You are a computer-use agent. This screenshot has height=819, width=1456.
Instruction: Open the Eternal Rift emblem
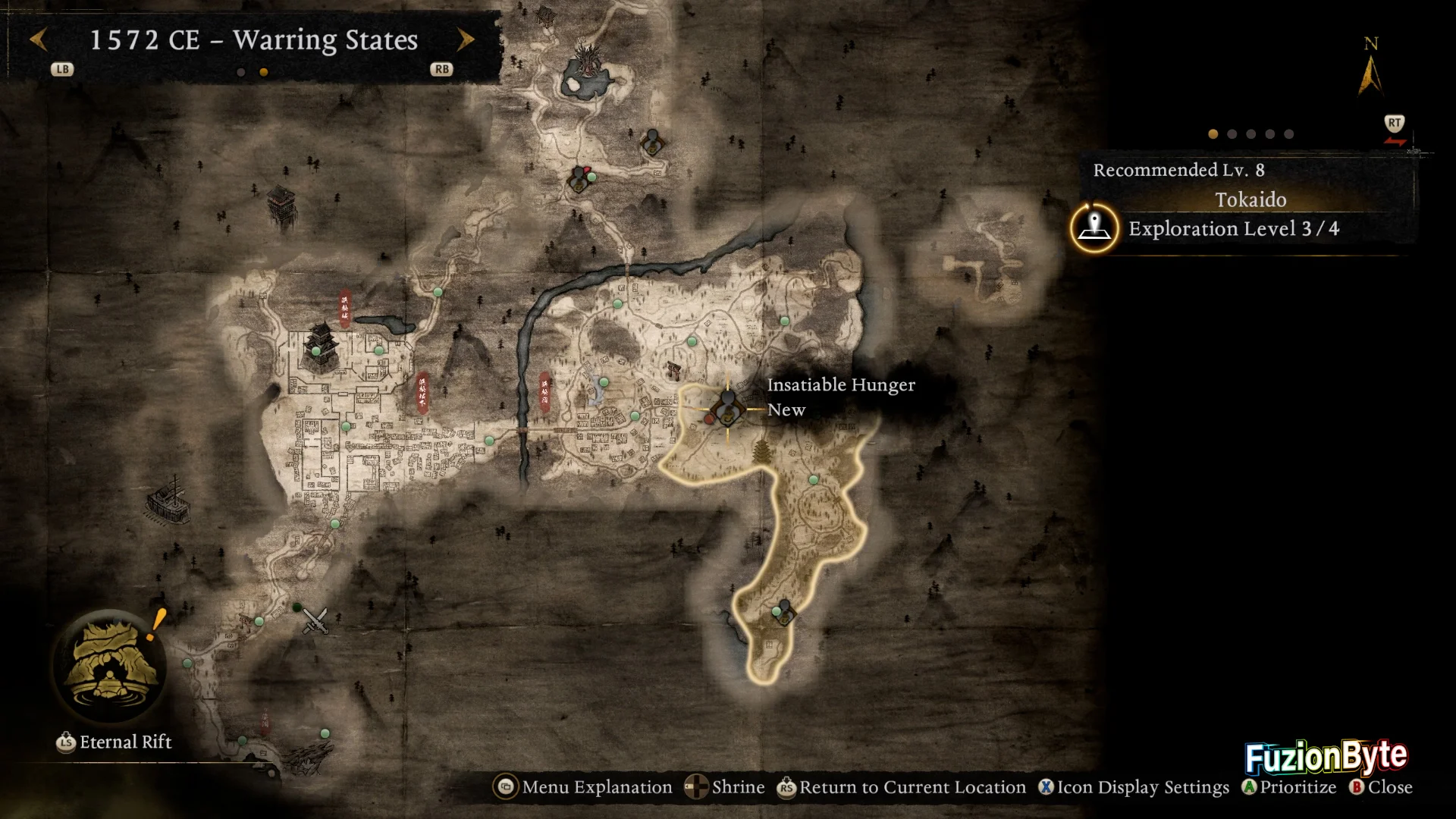(111, 667)
